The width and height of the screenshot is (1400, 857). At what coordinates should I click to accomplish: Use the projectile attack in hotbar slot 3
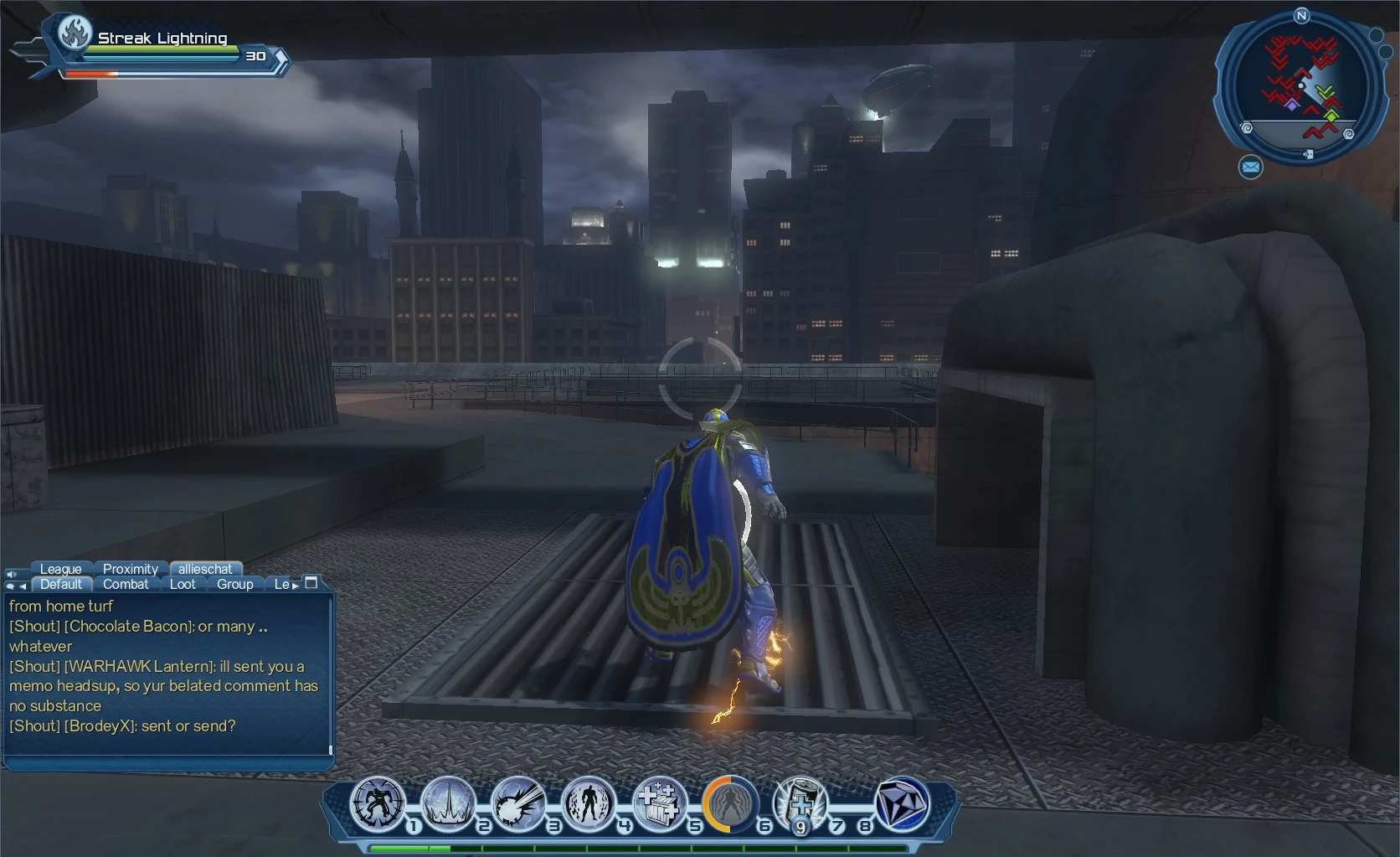[520, 803]
